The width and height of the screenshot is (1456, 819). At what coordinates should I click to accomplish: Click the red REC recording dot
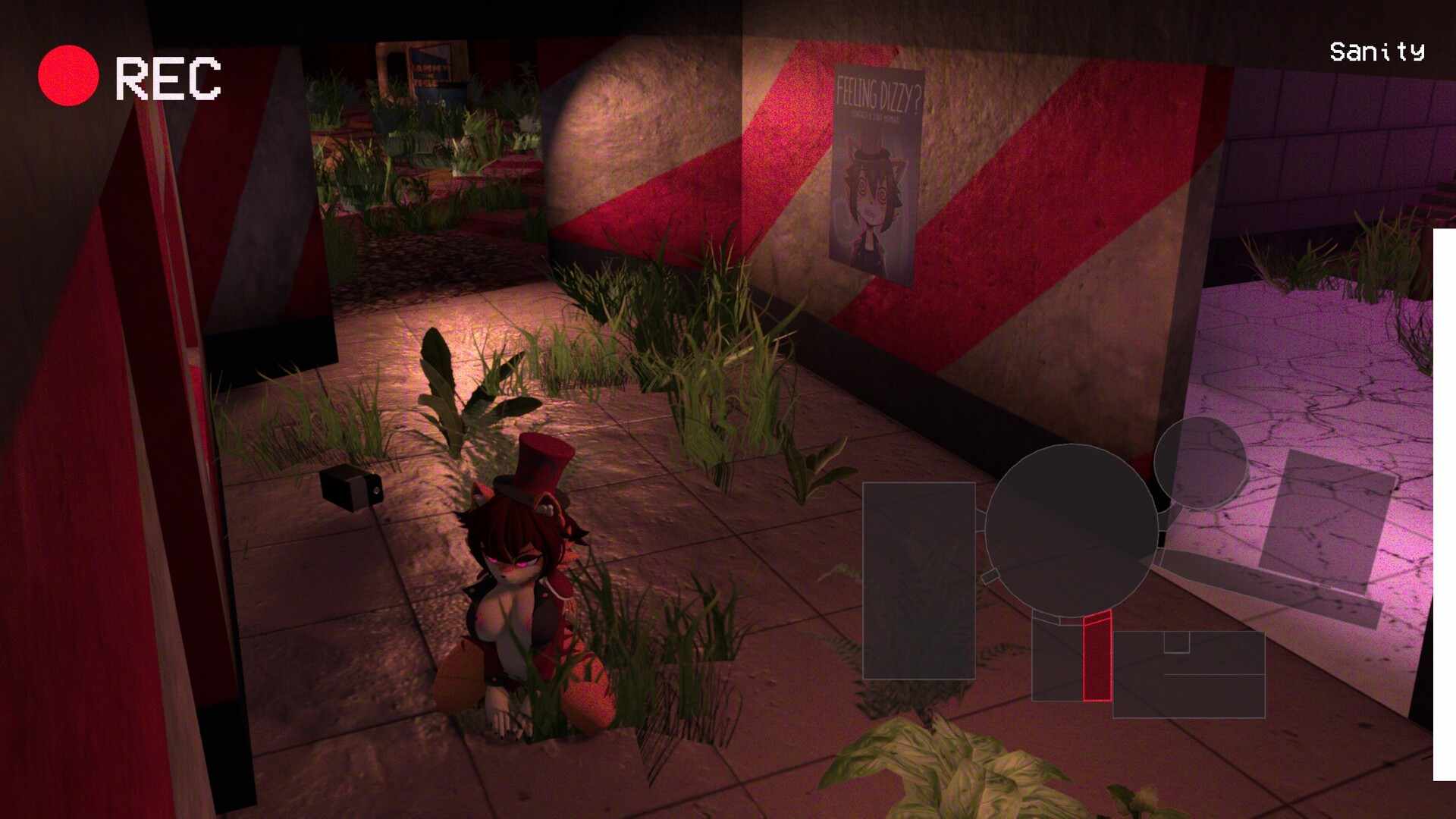pos(67,74)
